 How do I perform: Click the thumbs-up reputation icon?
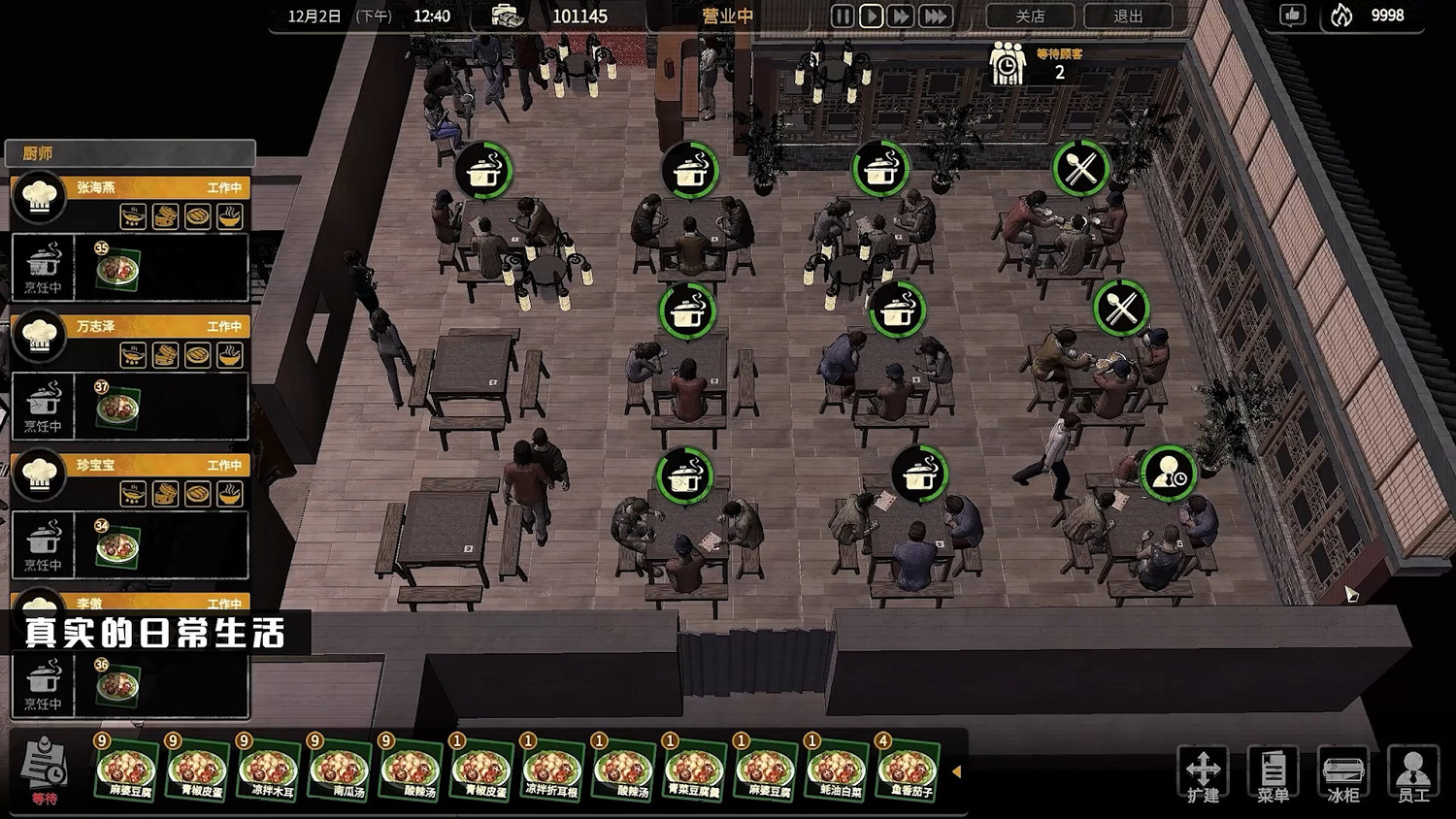tap(1292, 16)
